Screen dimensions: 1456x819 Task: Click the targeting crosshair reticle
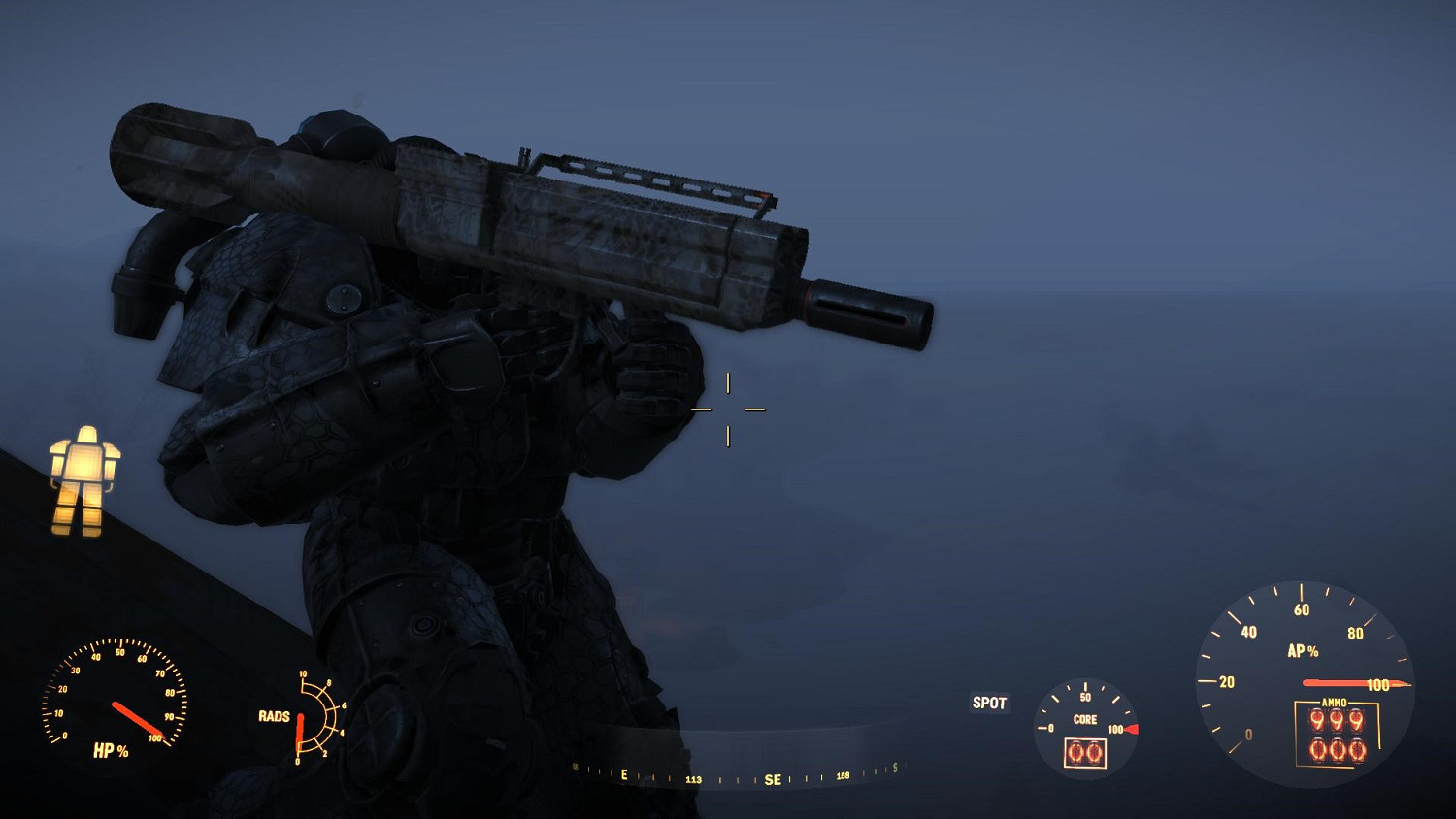pos(728,409)
